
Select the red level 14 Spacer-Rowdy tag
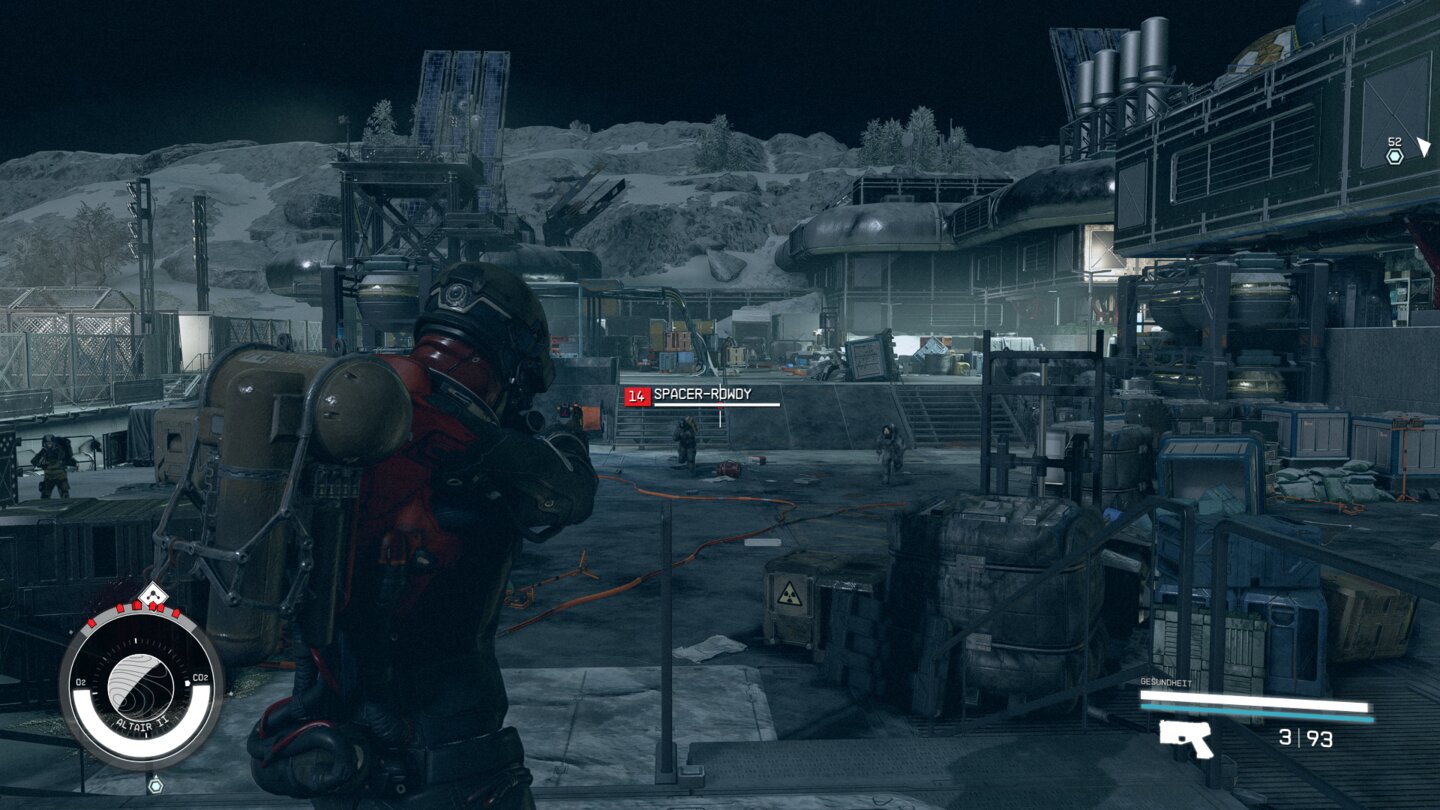click(x=637, y=396)
